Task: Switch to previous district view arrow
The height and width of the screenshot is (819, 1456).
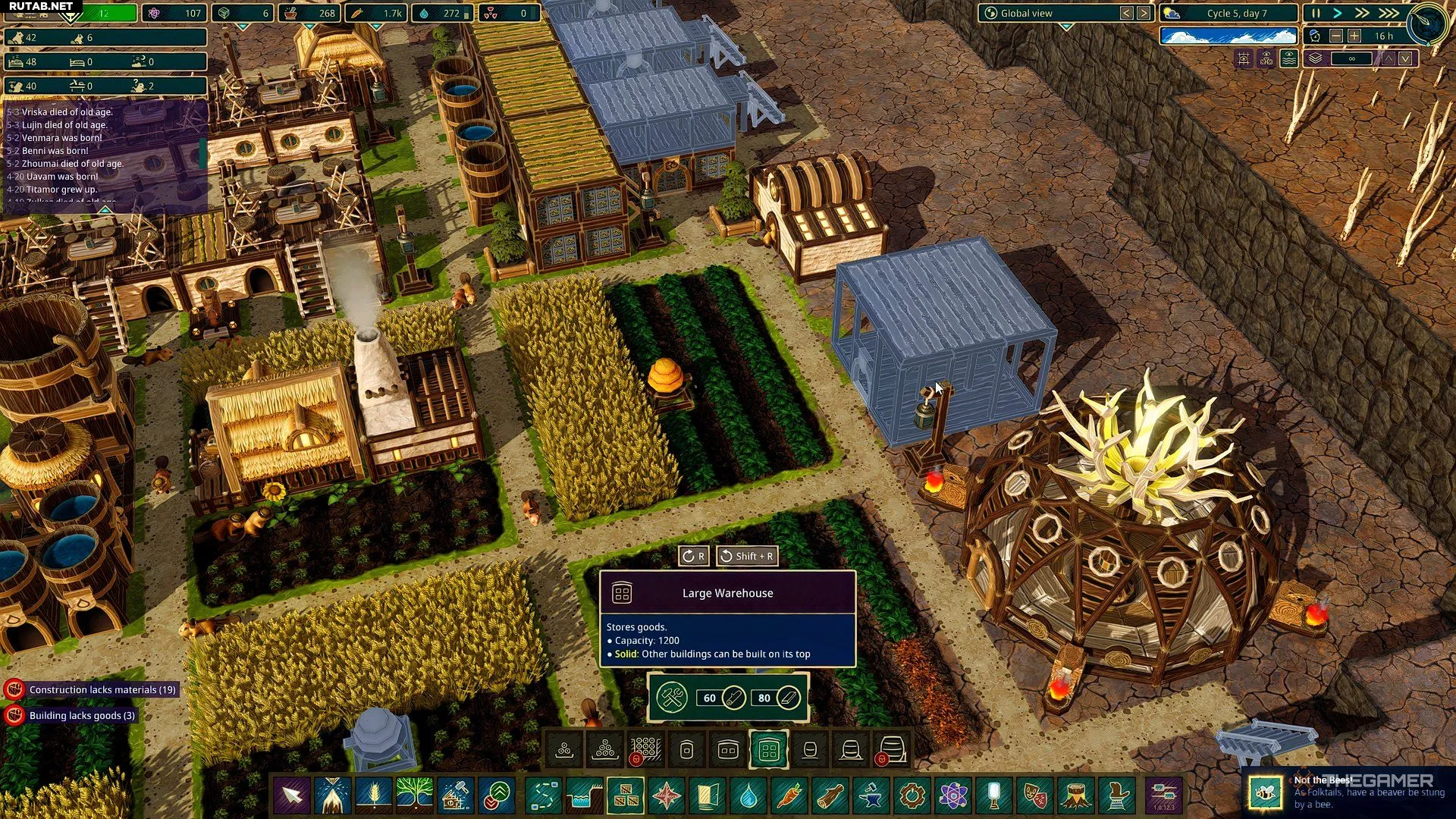Action: point(1127,13)
